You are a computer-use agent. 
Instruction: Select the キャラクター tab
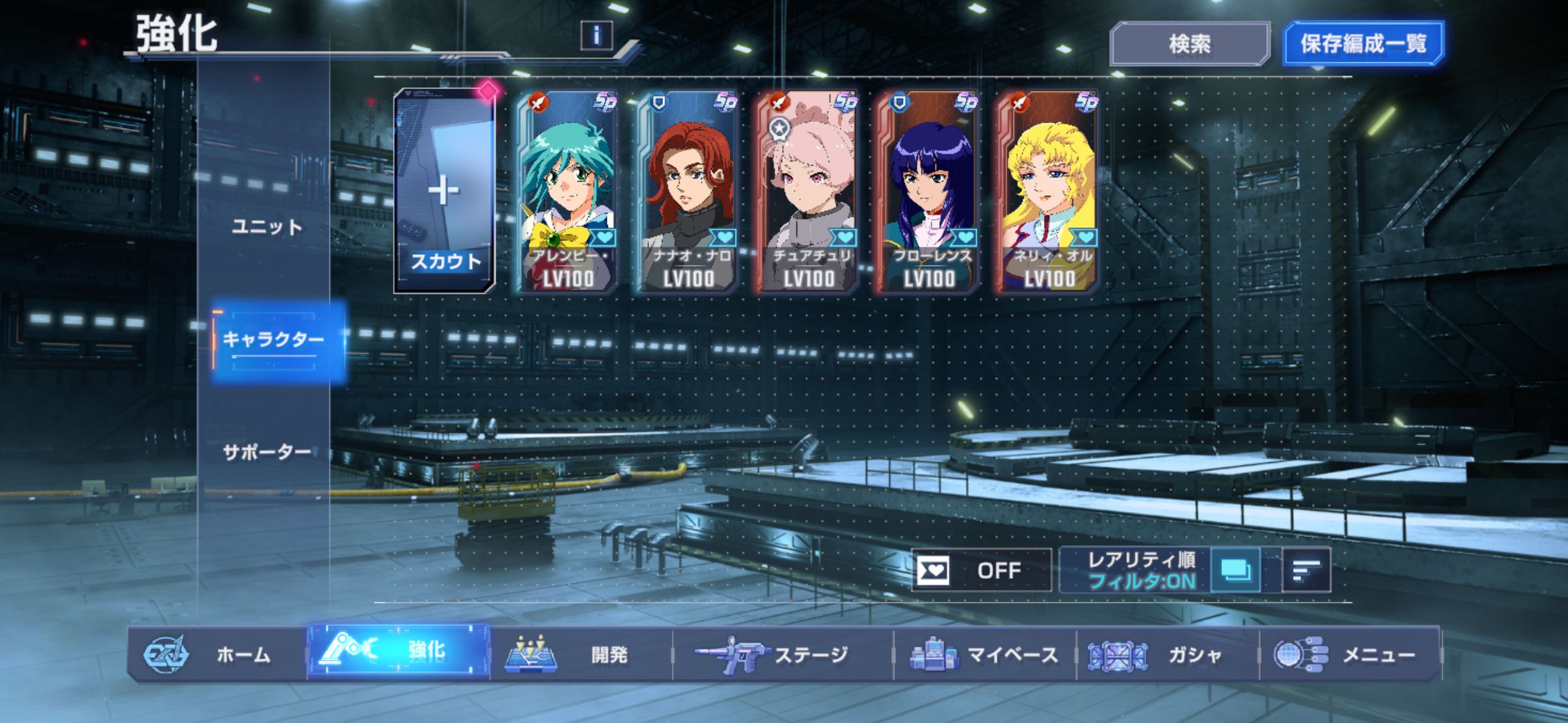[273, 340]
